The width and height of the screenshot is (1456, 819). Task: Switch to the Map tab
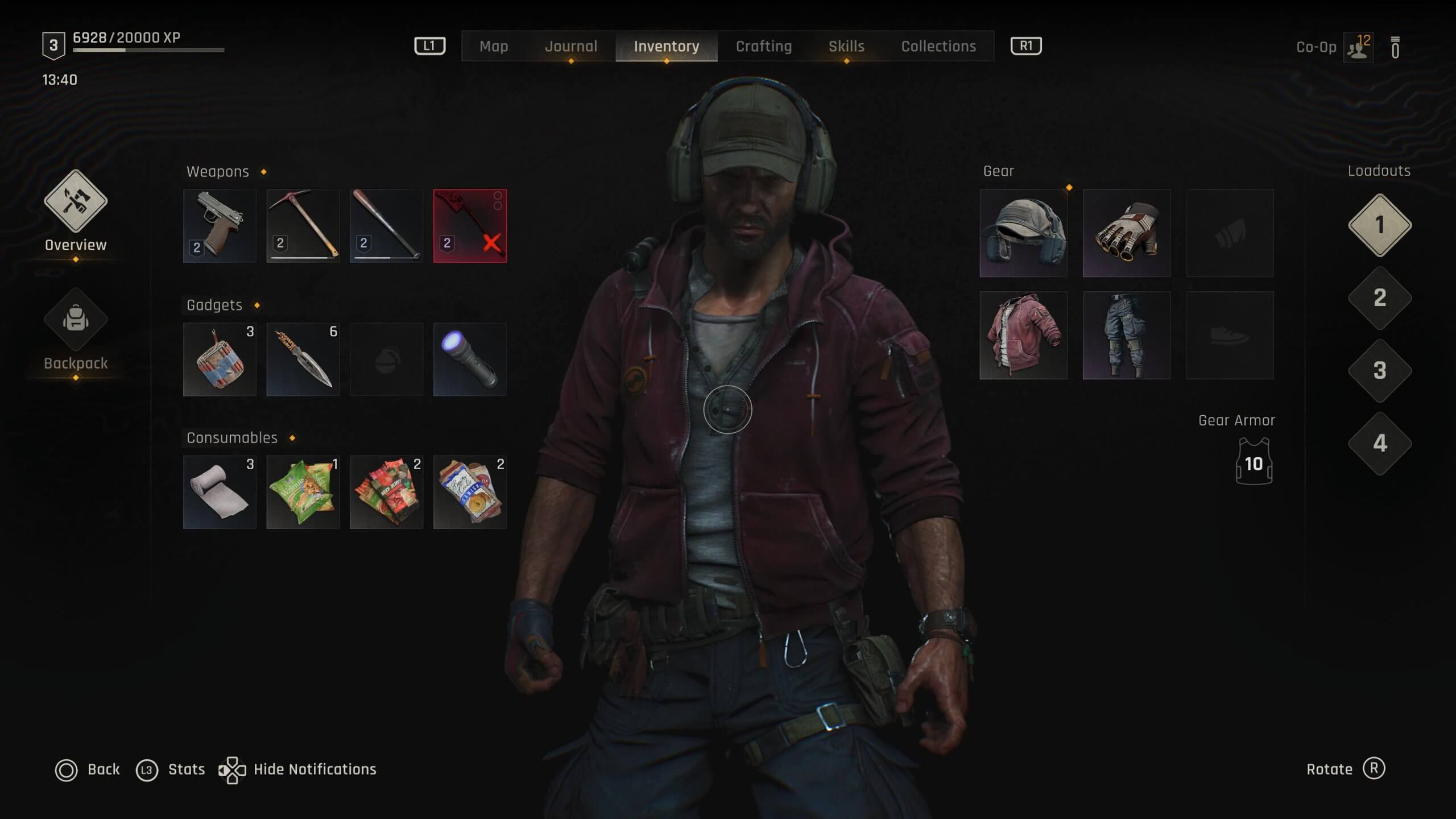(493, 46)
